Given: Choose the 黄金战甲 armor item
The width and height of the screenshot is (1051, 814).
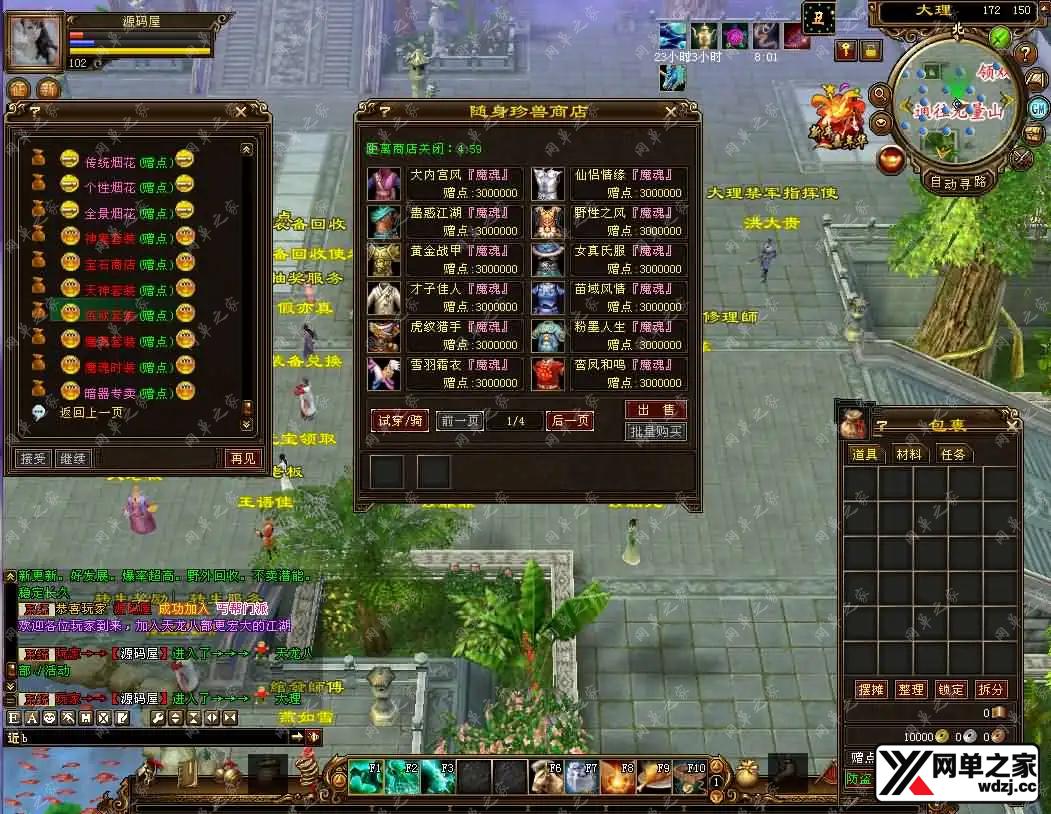Looking at the screenshot, I should 445,260.
